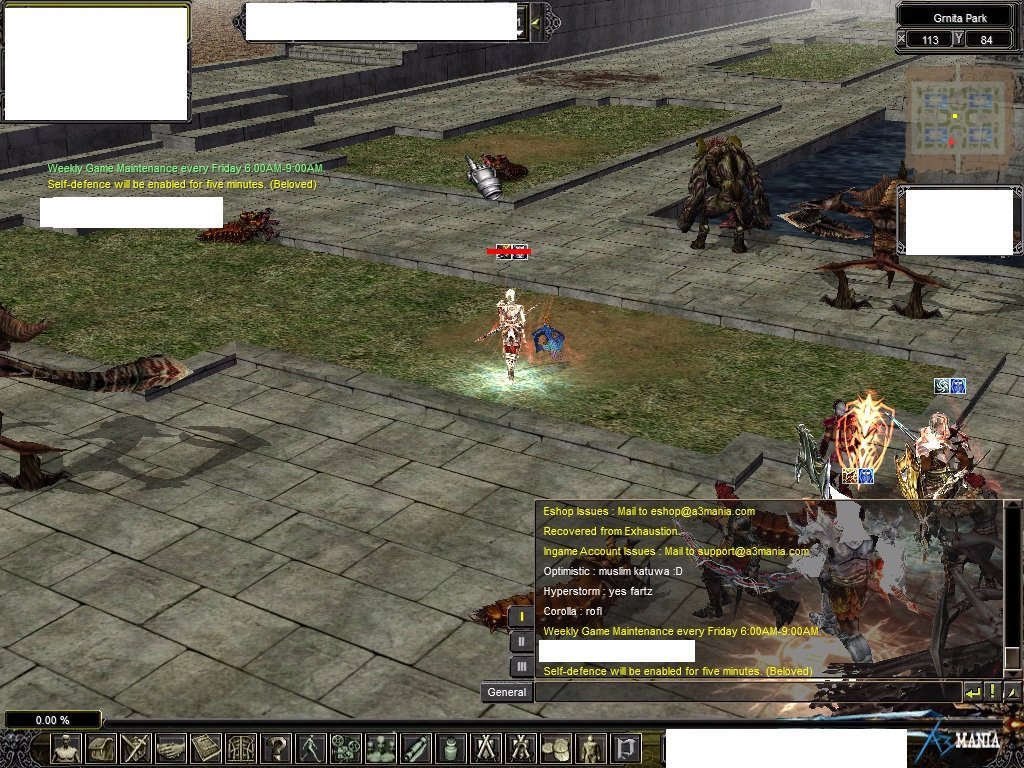Click the flag banner toolbar icon
Viewport: 1024px width, 768px height.
pos(626,747)
